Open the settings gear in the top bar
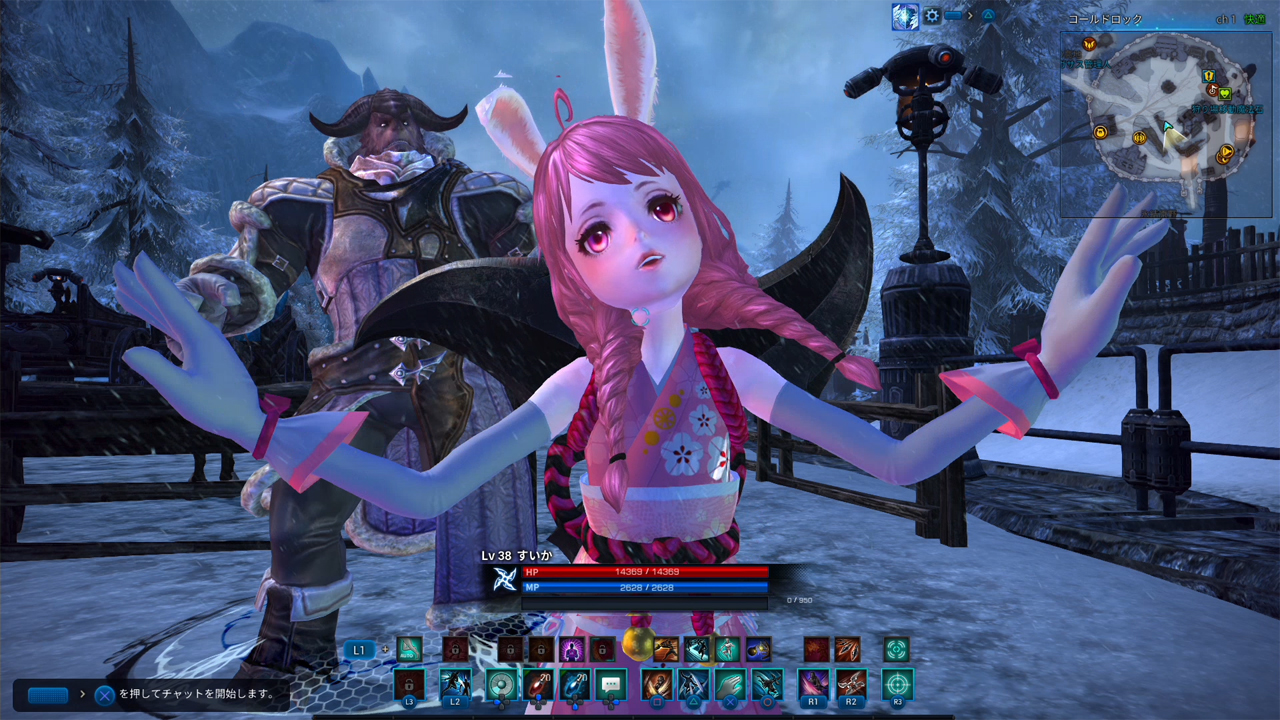 tap(932, 17)
